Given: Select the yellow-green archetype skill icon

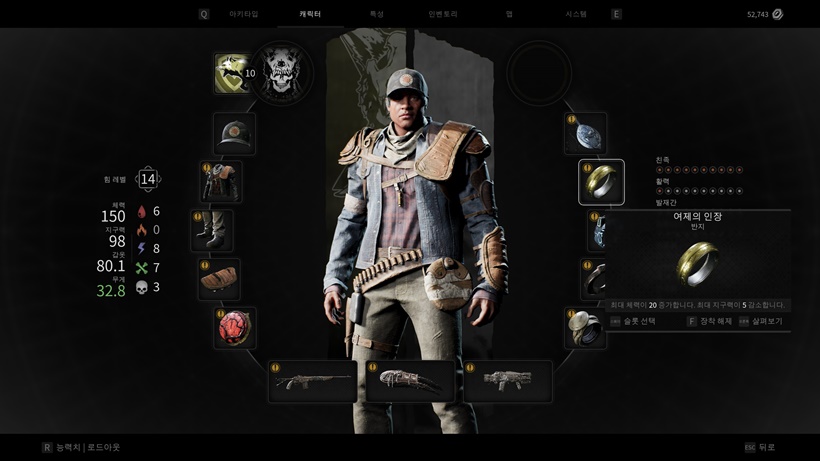Looking at the screenshot, I should click(x=233, y=73).
